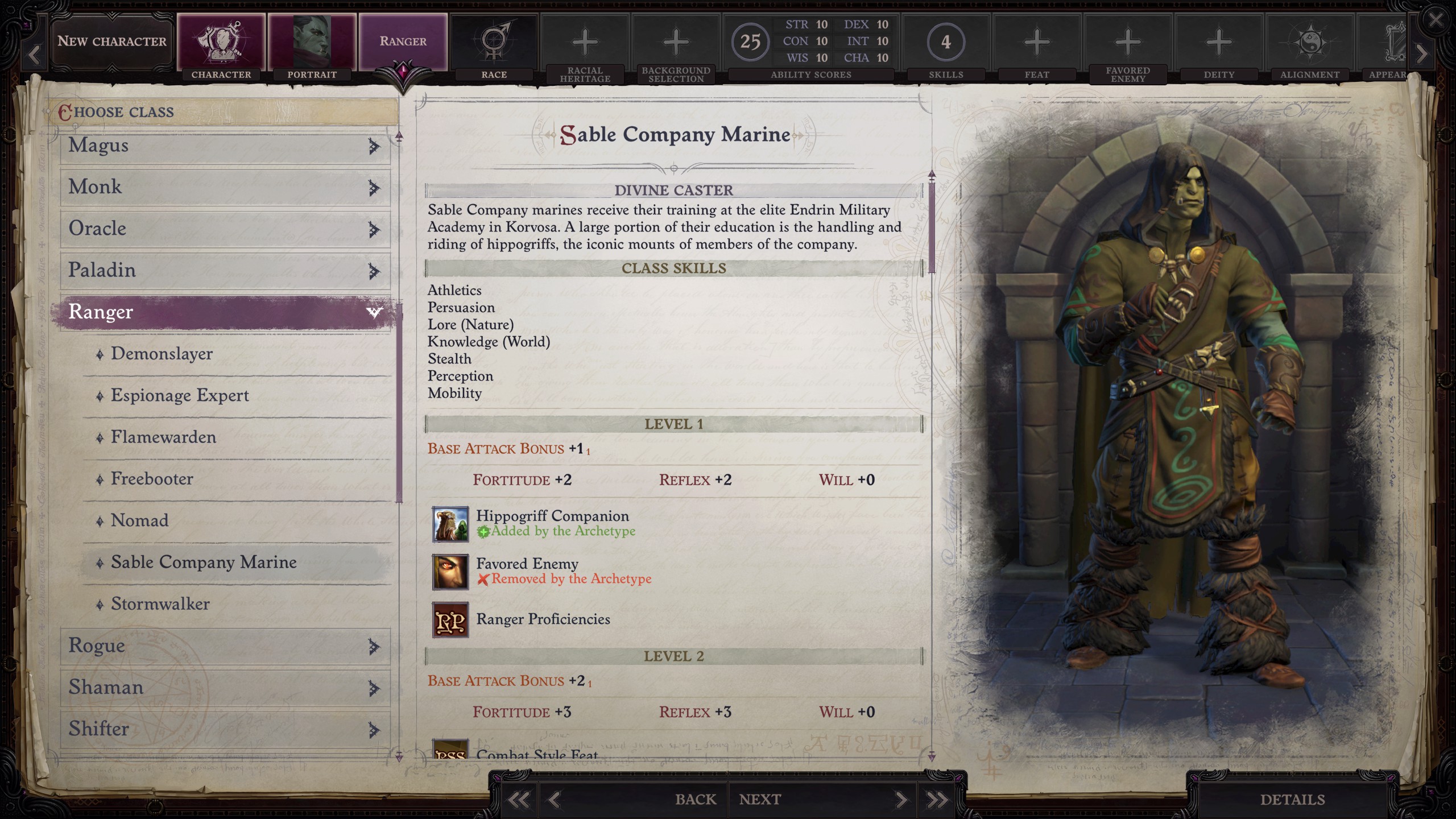Screen dimensions: 1456x819
Task: Switch to the Character tab
Action: 221,41
